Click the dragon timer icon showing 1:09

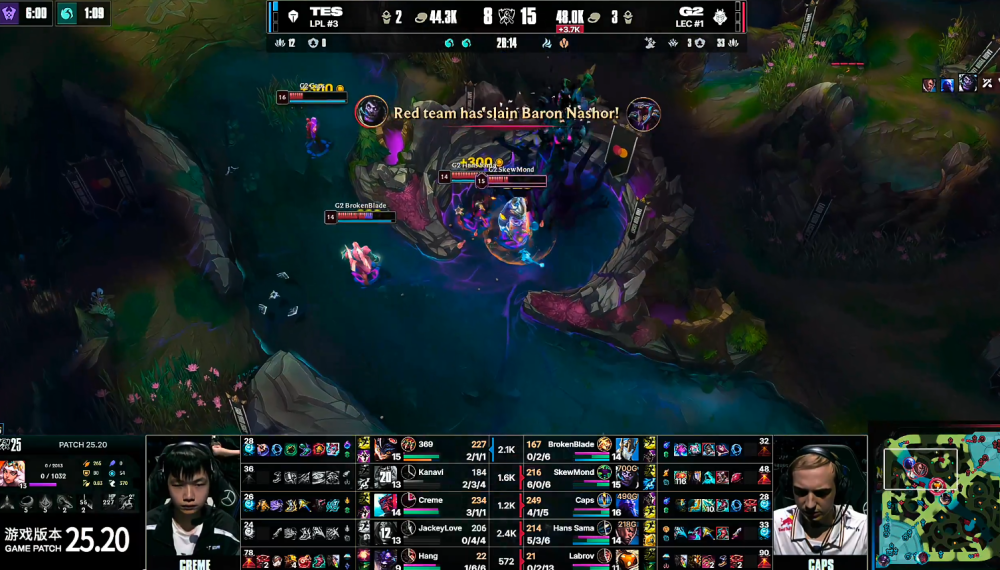coord(65,15)
